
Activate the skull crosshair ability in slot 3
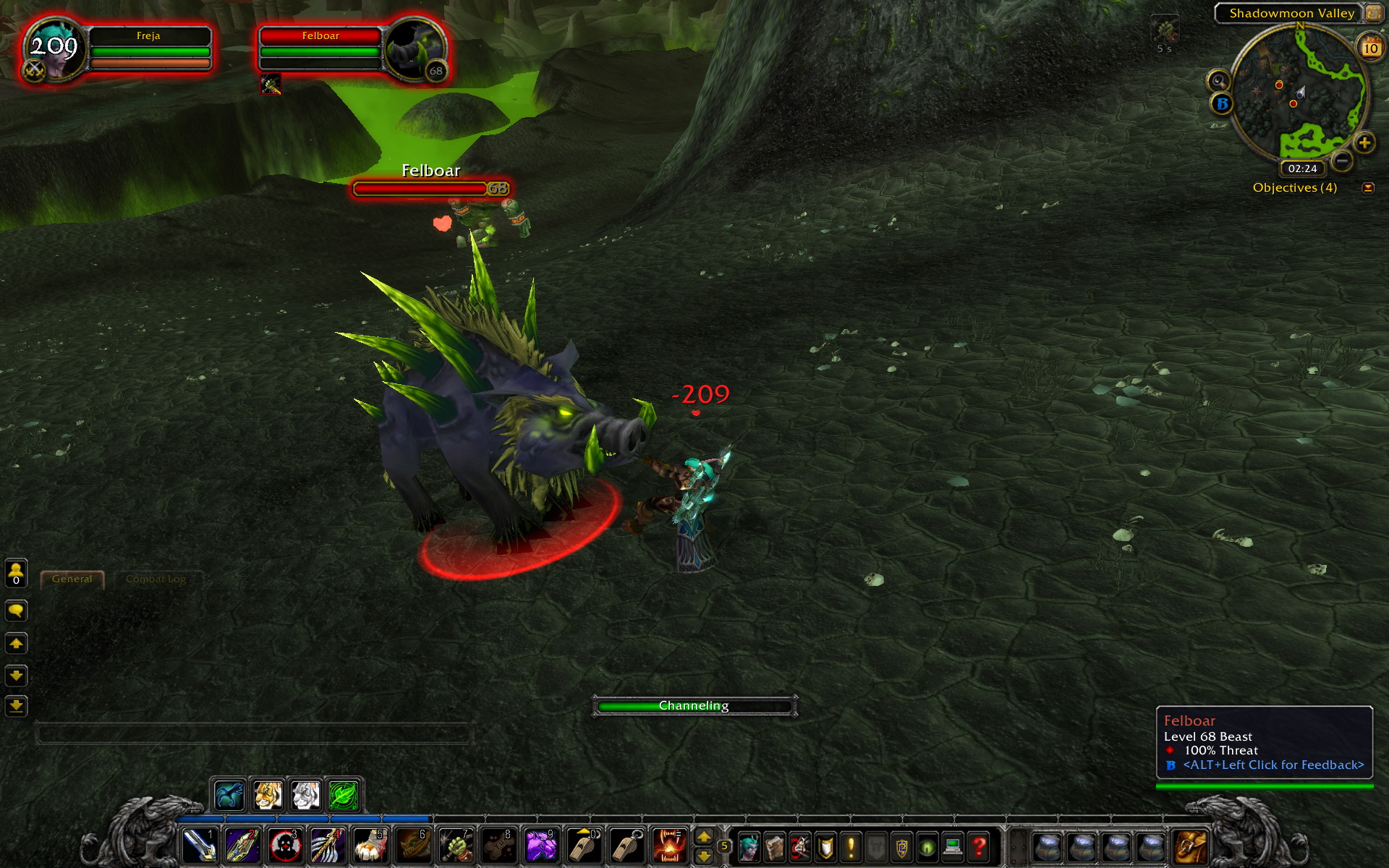pos(284,845)
